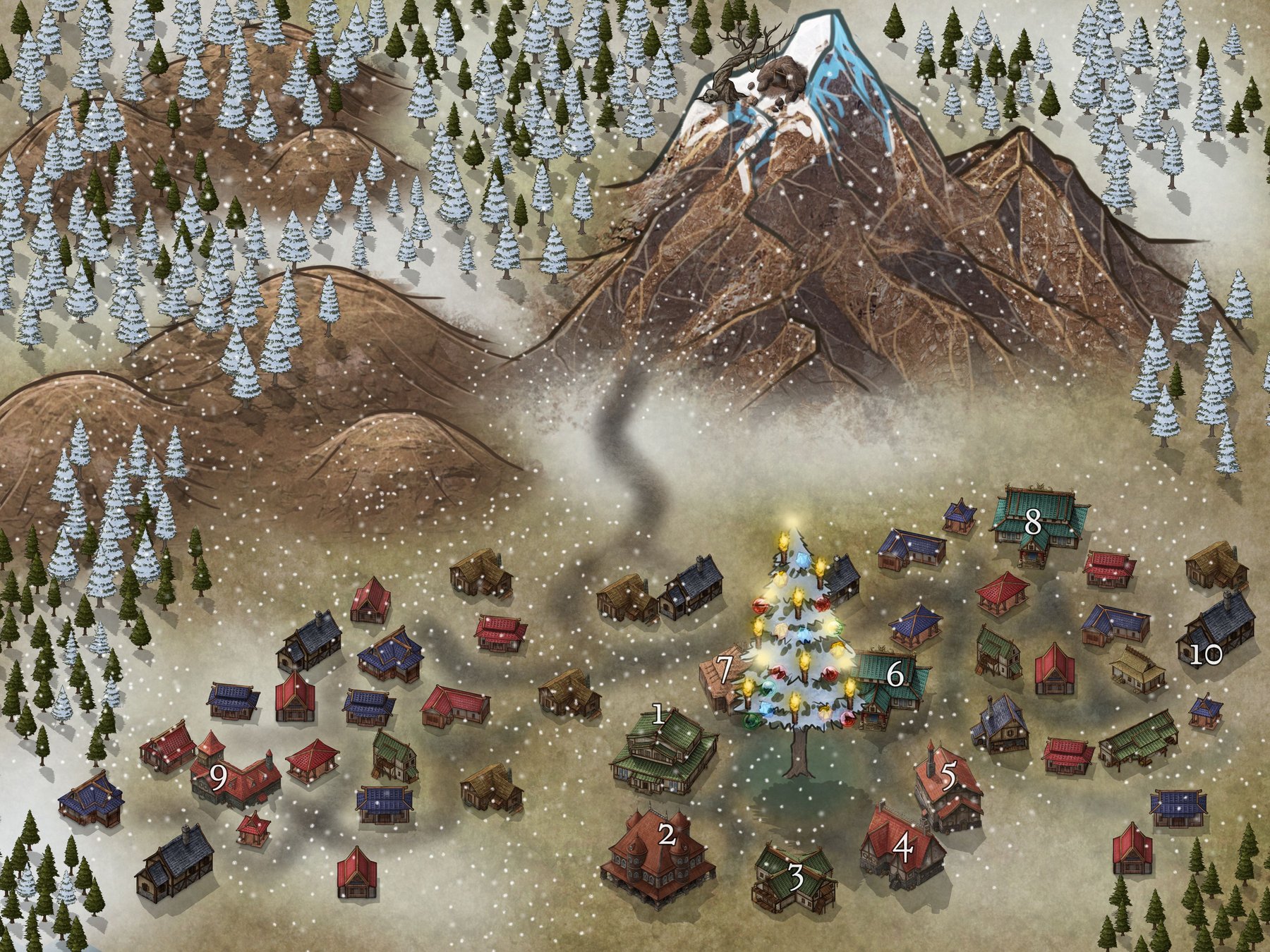Choose location marker 3 on the map
Image resolution: width=1270 pixels, height=952 pixels.
point(796,879)
